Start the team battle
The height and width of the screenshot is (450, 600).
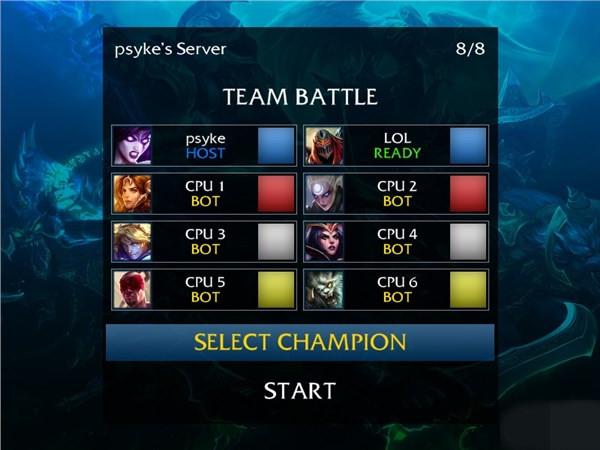[x=300, y=390]
